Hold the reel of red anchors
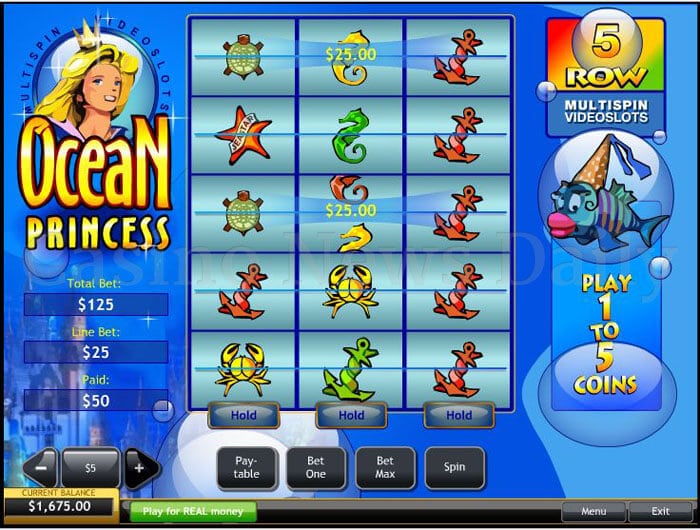Viewport: 700px width, 530px height. 459,415
